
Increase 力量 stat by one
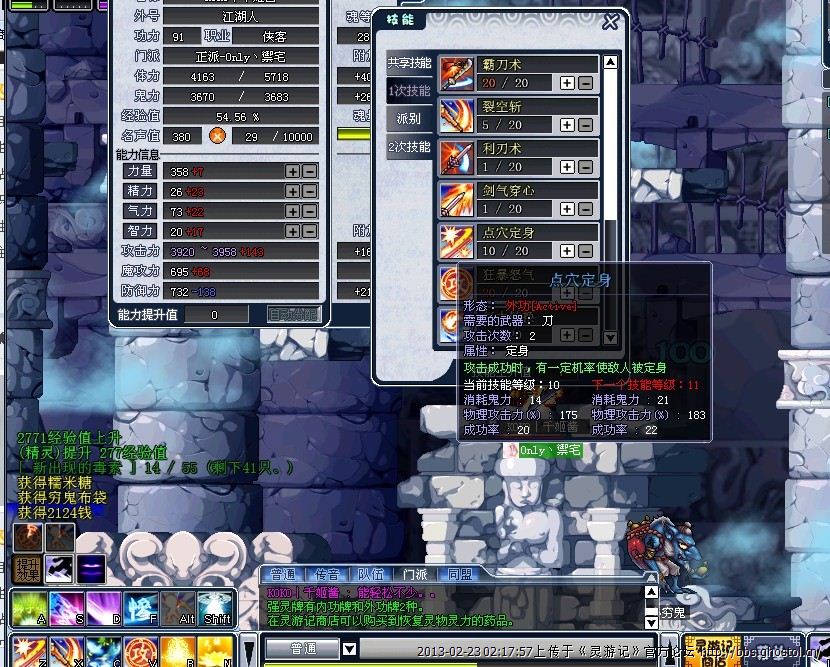point(293,171)
